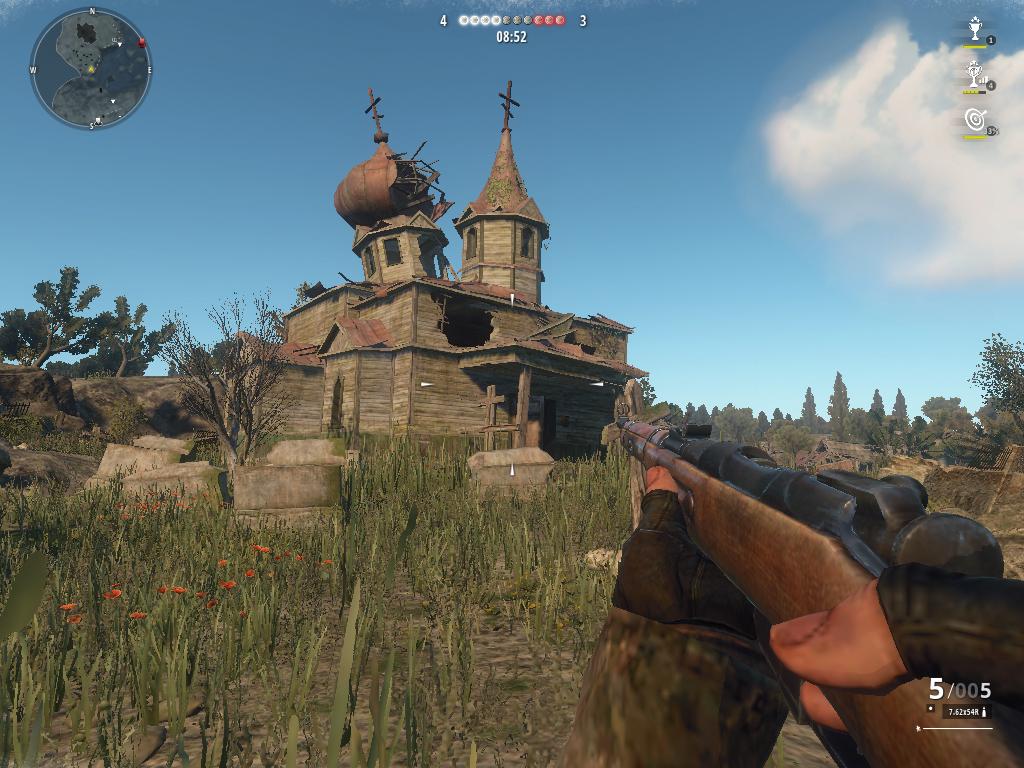Screen dimensions: 1024x768
Task: Open the starred trophy challenge icon
Action: coord(974,29)
